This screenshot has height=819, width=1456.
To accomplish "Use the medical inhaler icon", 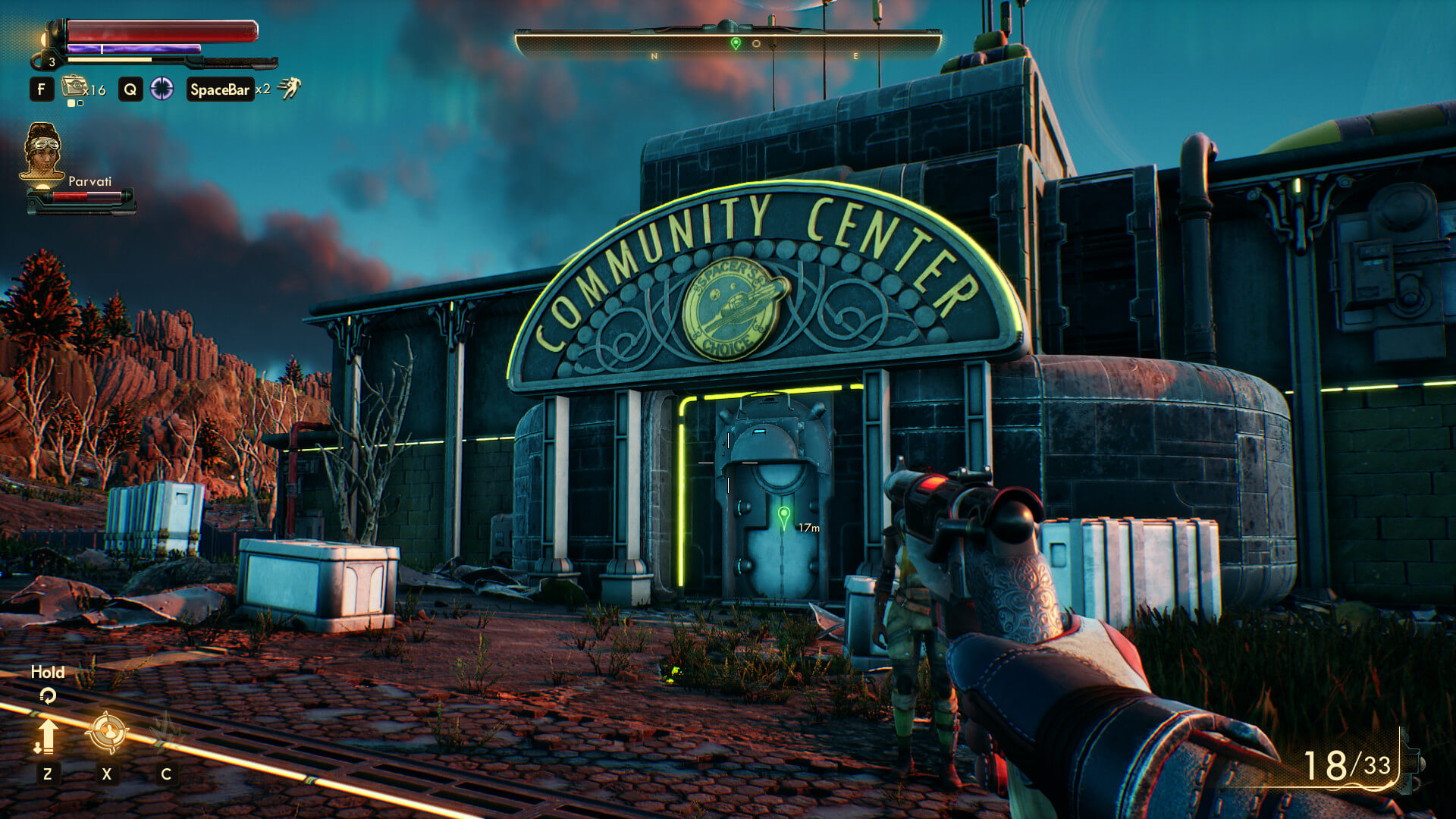I will coord(74,87).
